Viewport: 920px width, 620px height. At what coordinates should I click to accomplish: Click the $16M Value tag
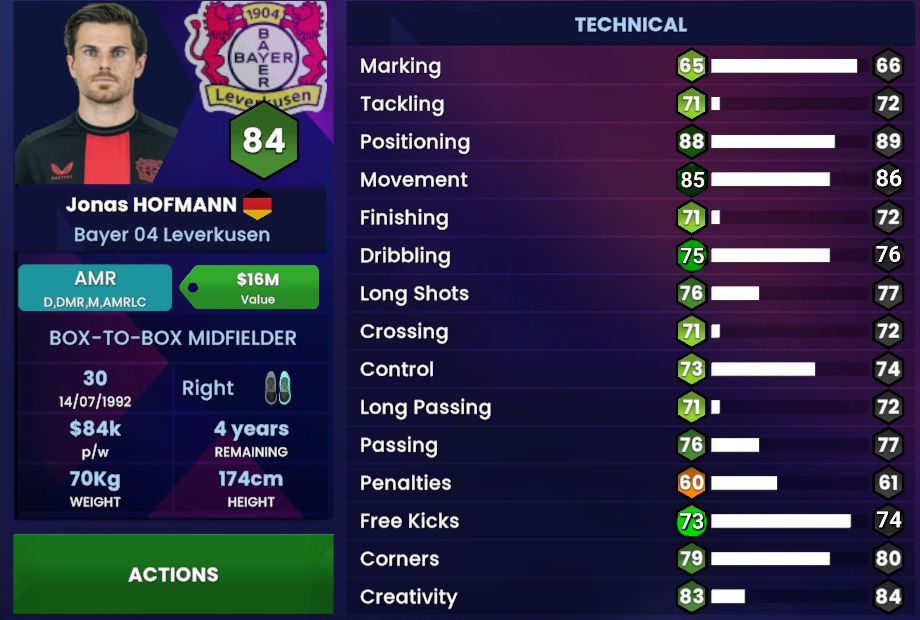256,287
